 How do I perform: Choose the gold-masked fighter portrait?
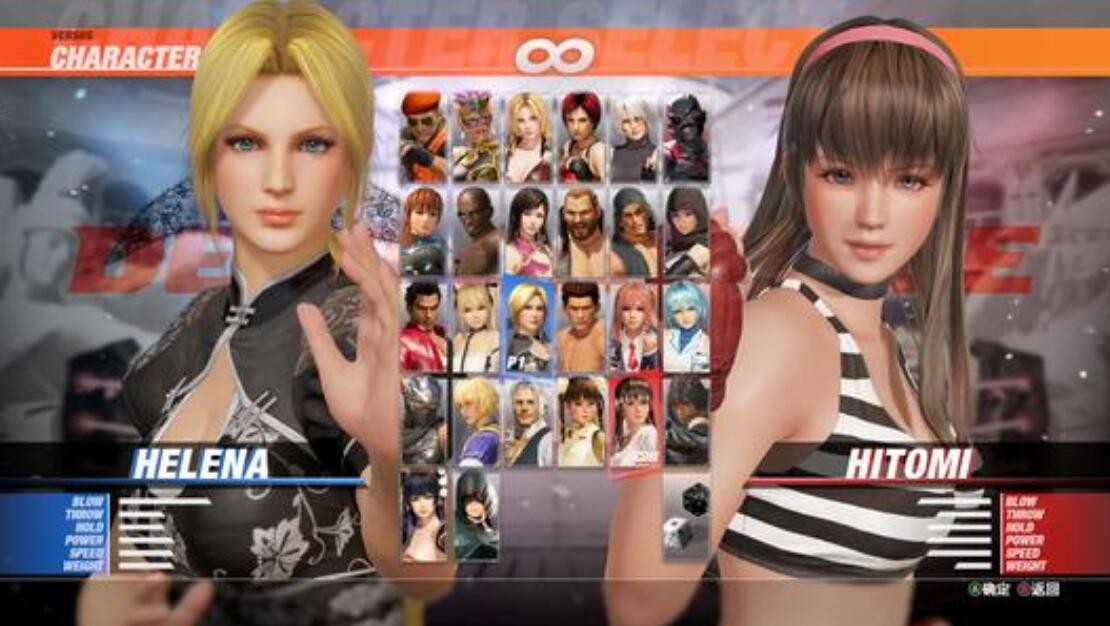(x=476, y=137)
